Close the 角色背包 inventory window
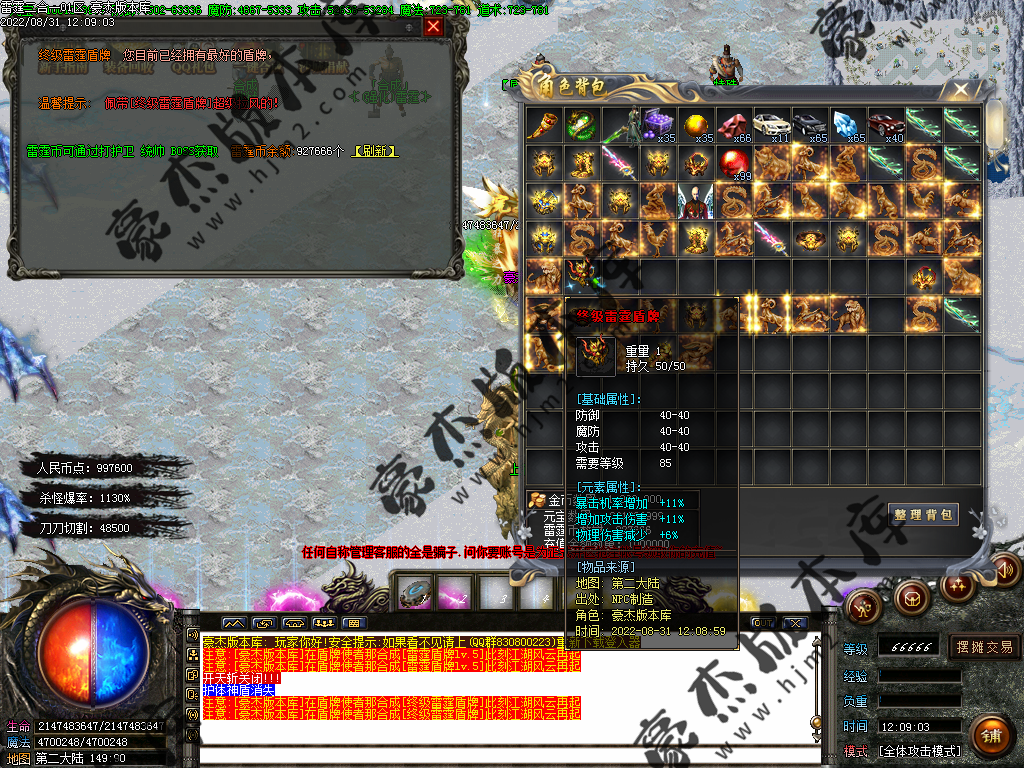This screenshot has width=1024, height=768. click(961, 89)
